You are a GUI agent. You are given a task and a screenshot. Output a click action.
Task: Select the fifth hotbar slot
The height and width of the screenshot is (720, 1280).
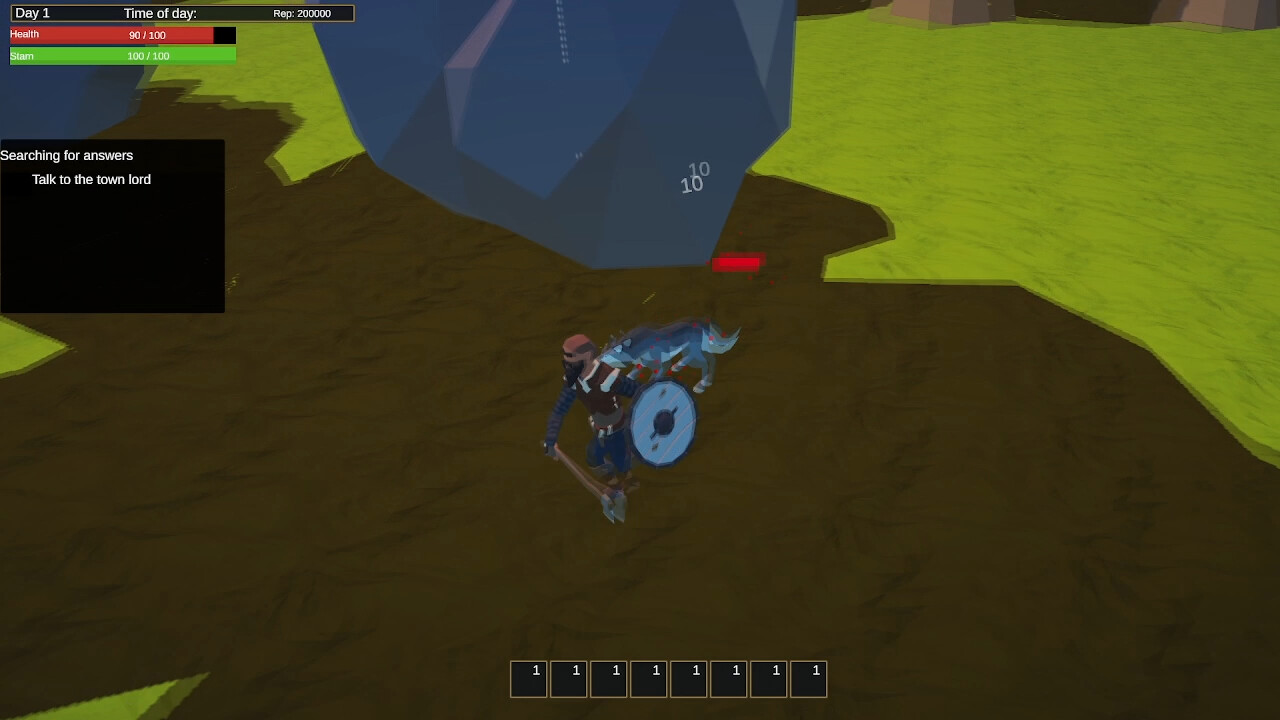pyautogui.click(x=688, y=678)
